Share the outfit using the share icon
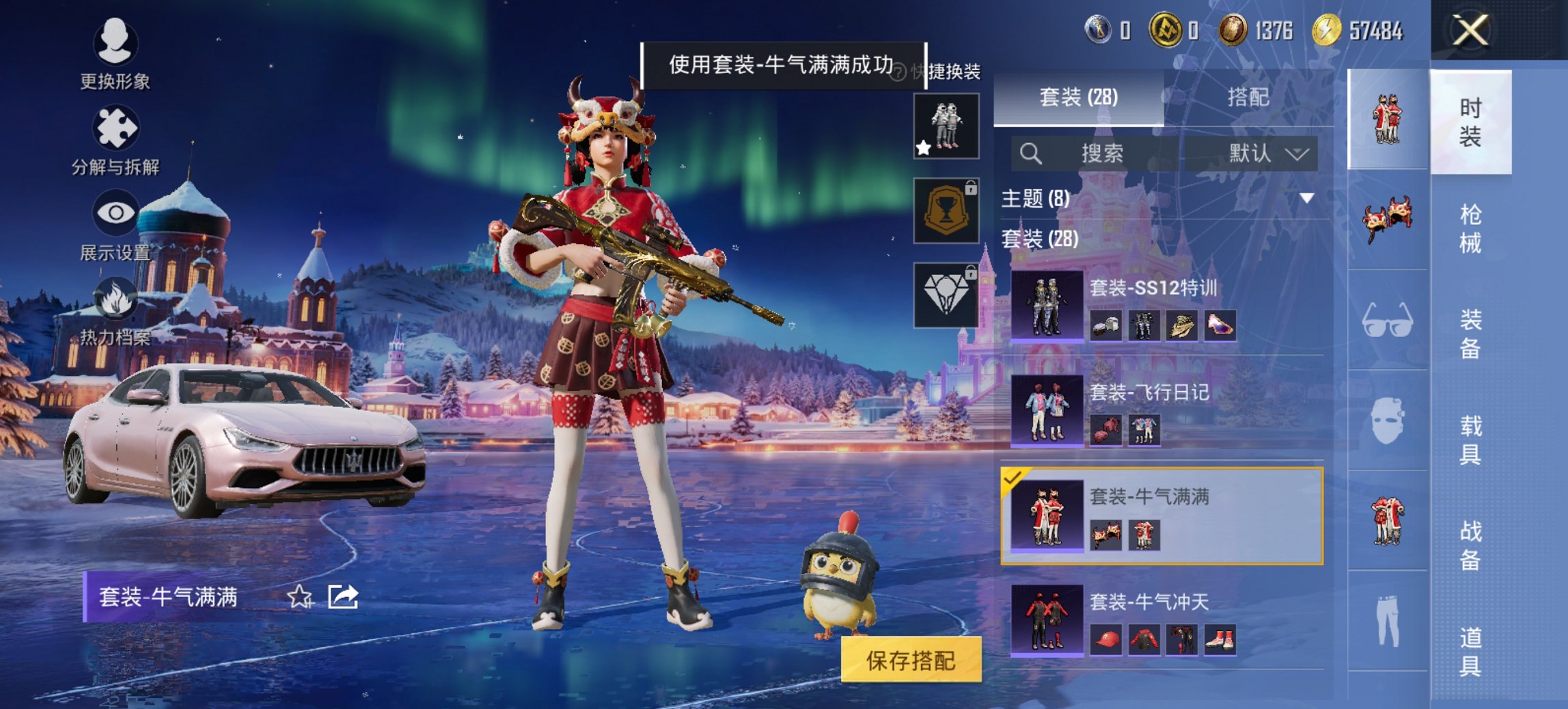1568x709 pixels. point(343,597)
